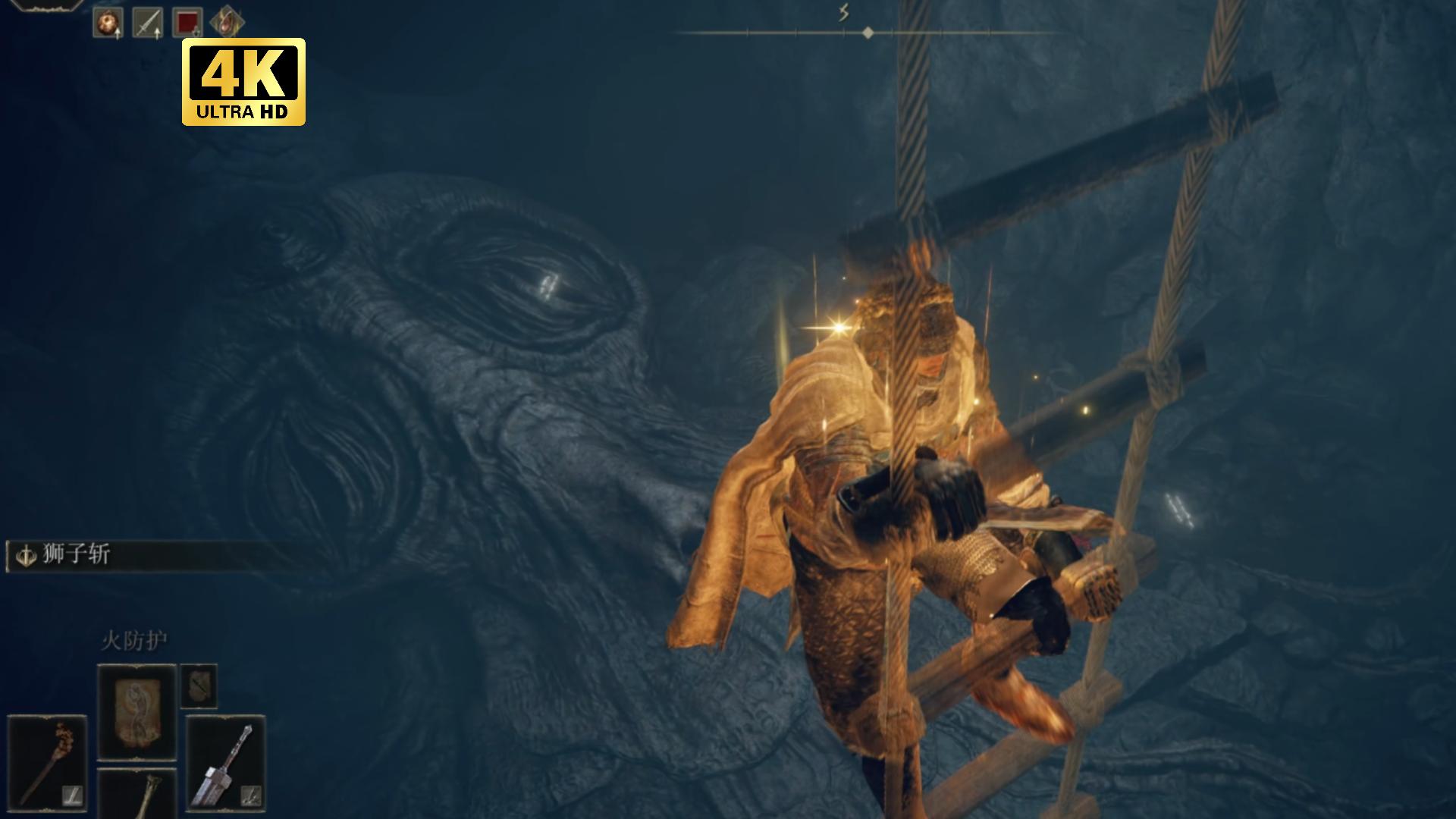Click the glowing orb buff status icon

pos(108,23)
